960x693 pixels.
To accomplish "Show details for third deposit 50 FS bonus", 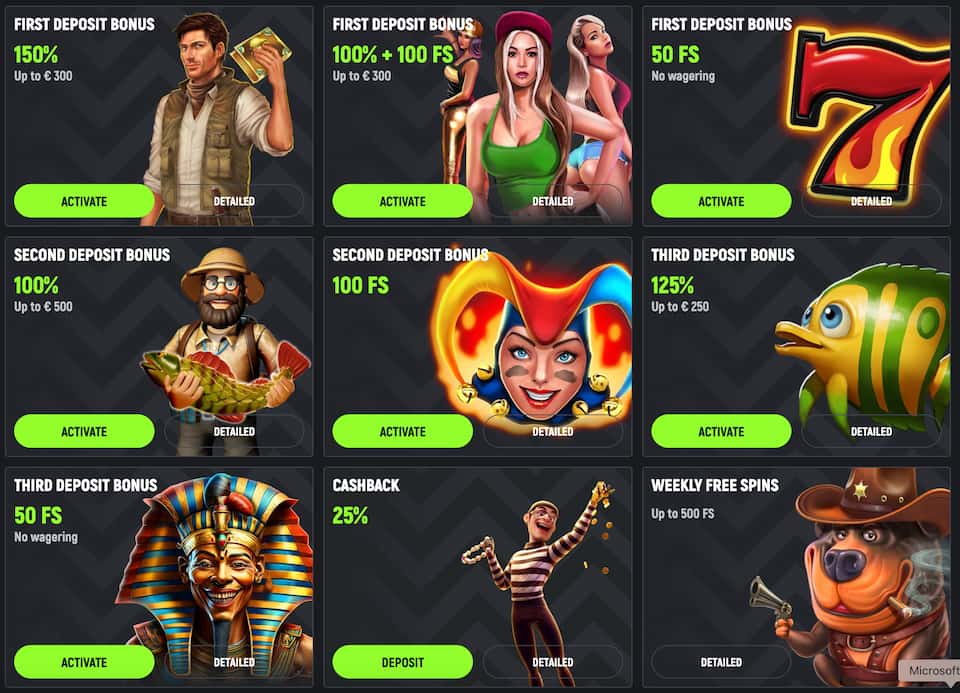I will 234,662.
